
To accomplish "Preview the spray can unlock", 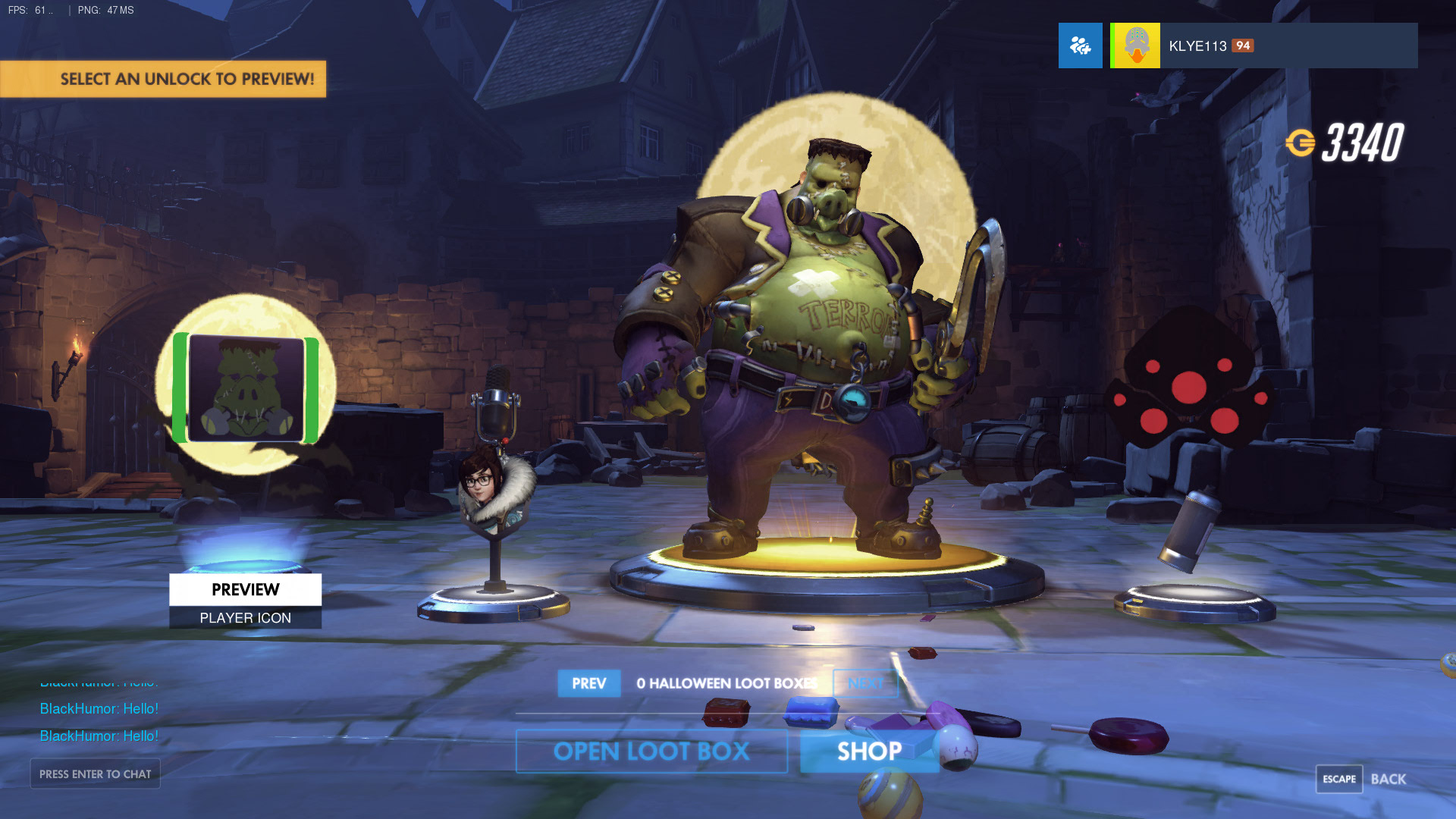I will click(x=1189, y=531).
